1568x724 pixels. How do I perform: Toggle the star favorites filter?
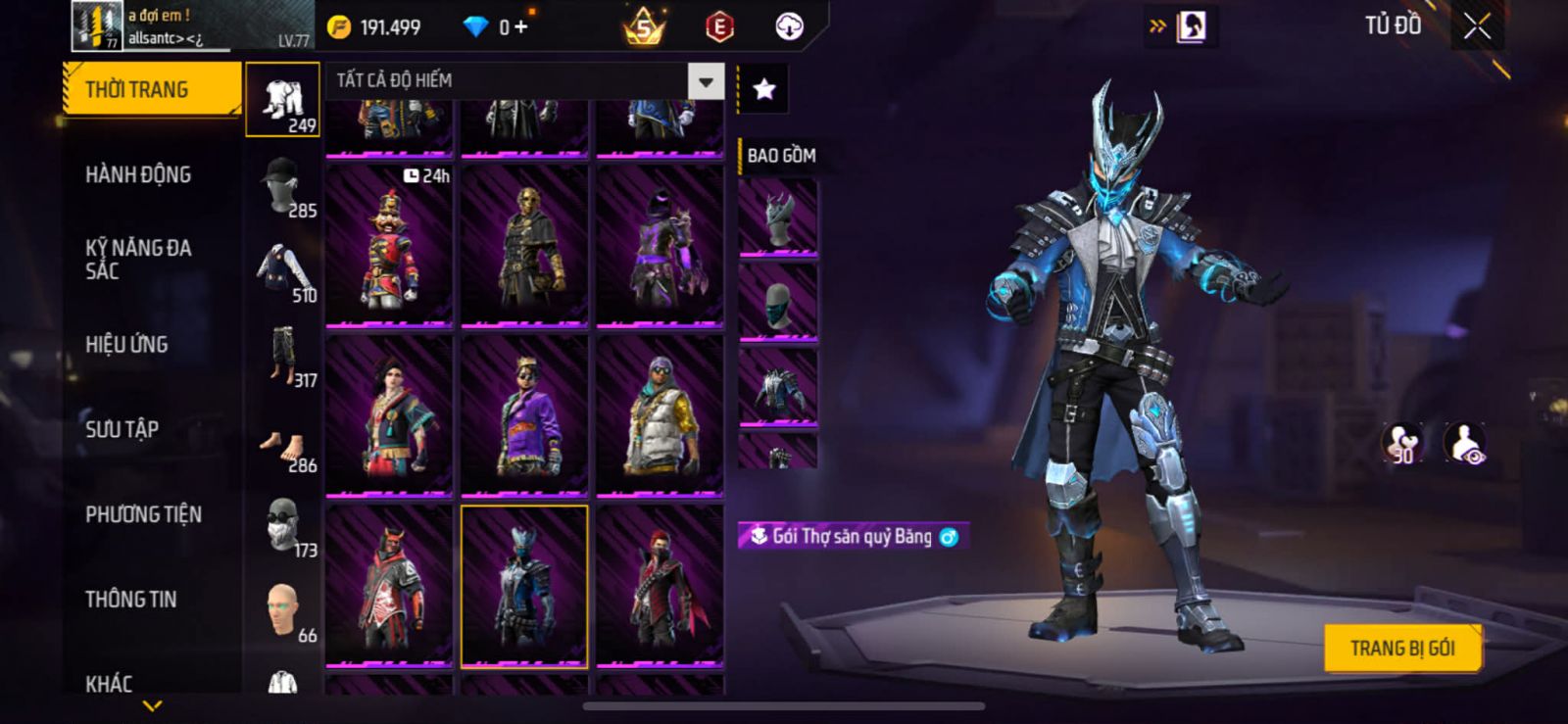pos(763,90)
